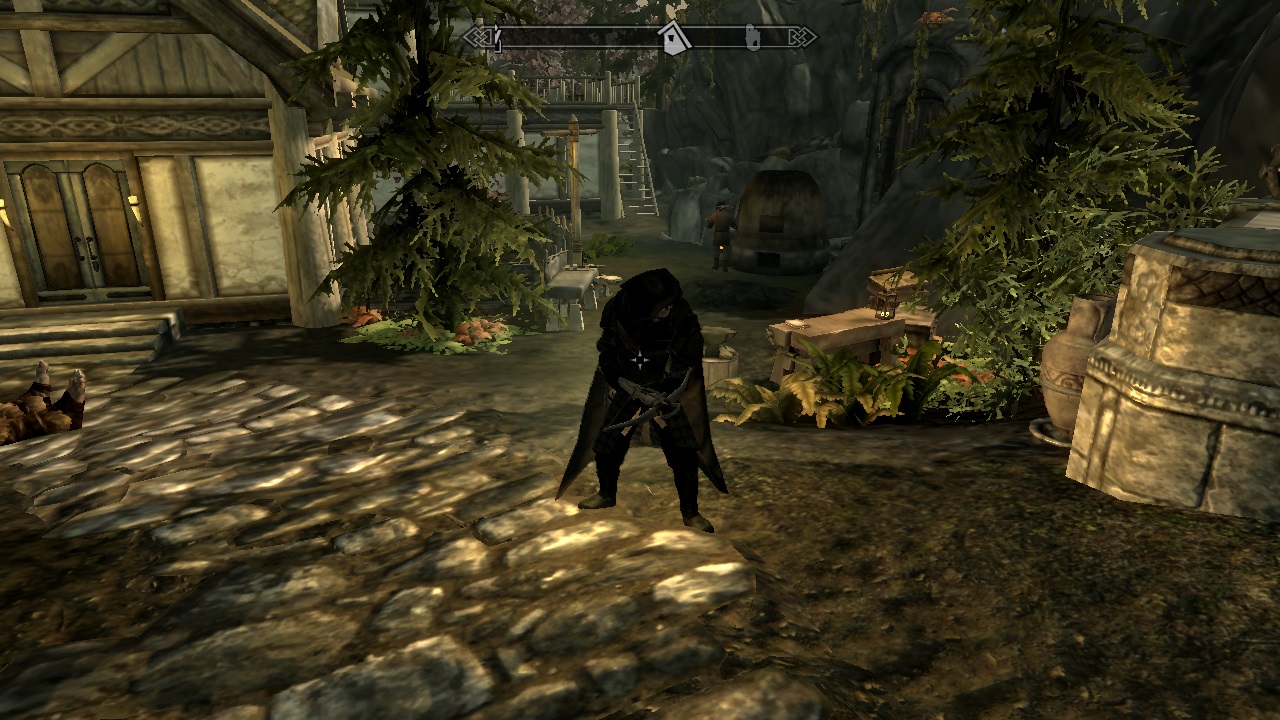Image resolution: width=1280 pixels, height=720 pixels.
Task: Click the center crosshair reticle
Action: [640, 359]
